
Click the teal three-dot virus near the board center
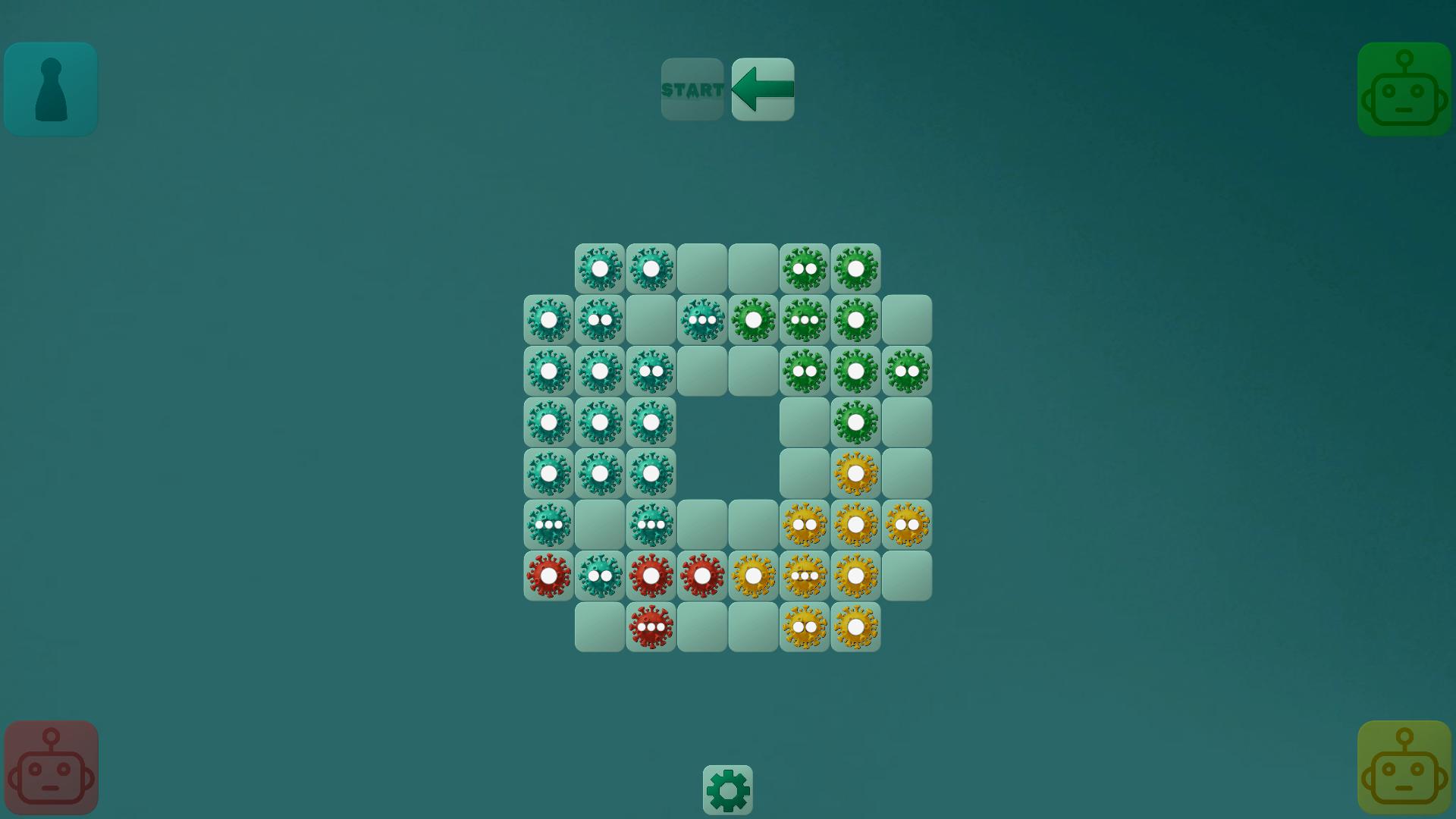tap(703, 318)
